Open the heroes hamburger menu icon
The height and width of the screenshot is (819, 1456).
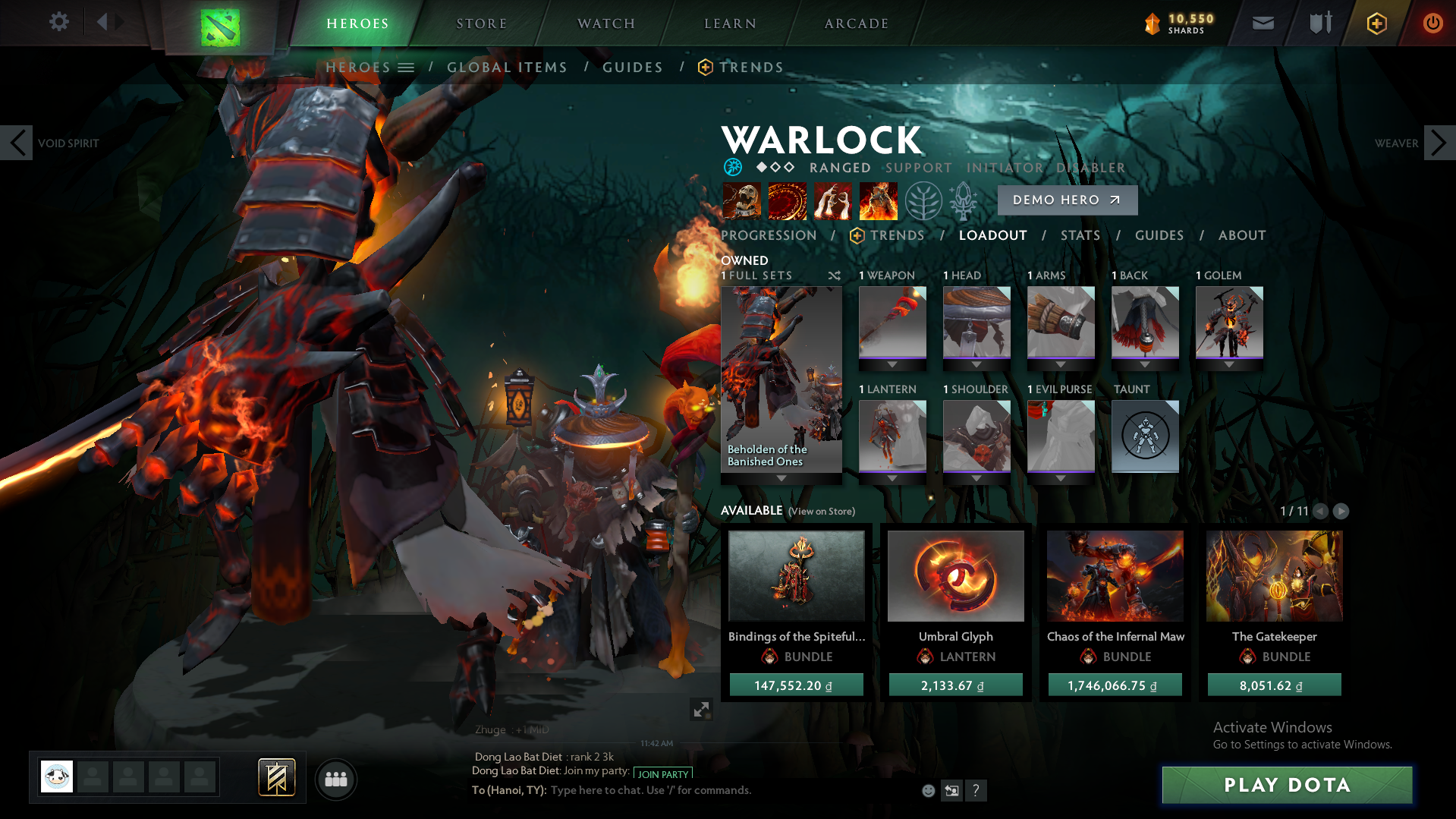pos(407,67)
